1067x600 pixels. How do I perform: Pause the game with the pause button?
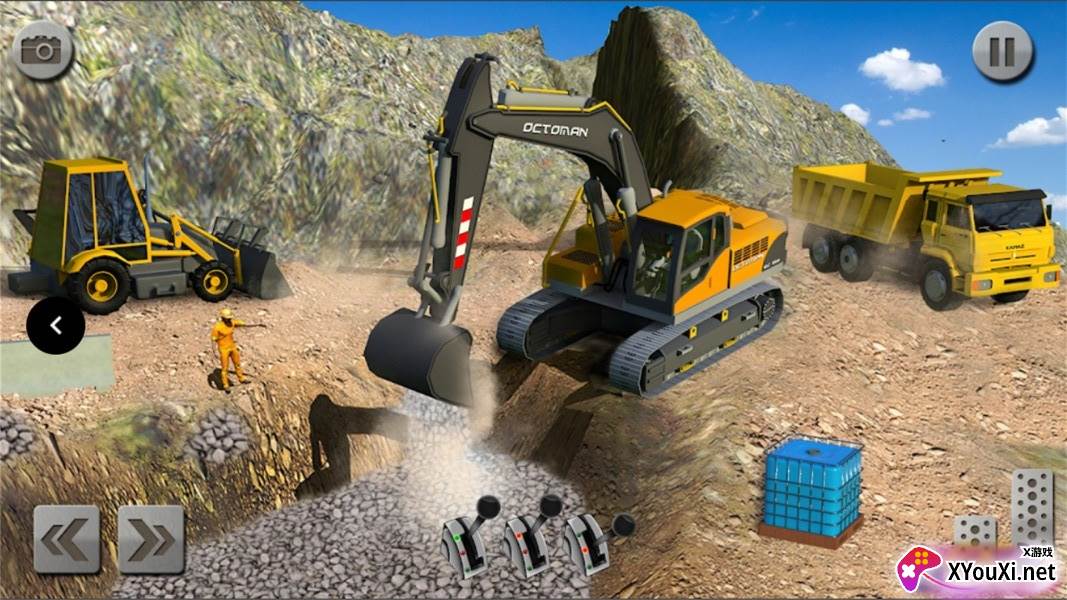(x=1002, y=50)
